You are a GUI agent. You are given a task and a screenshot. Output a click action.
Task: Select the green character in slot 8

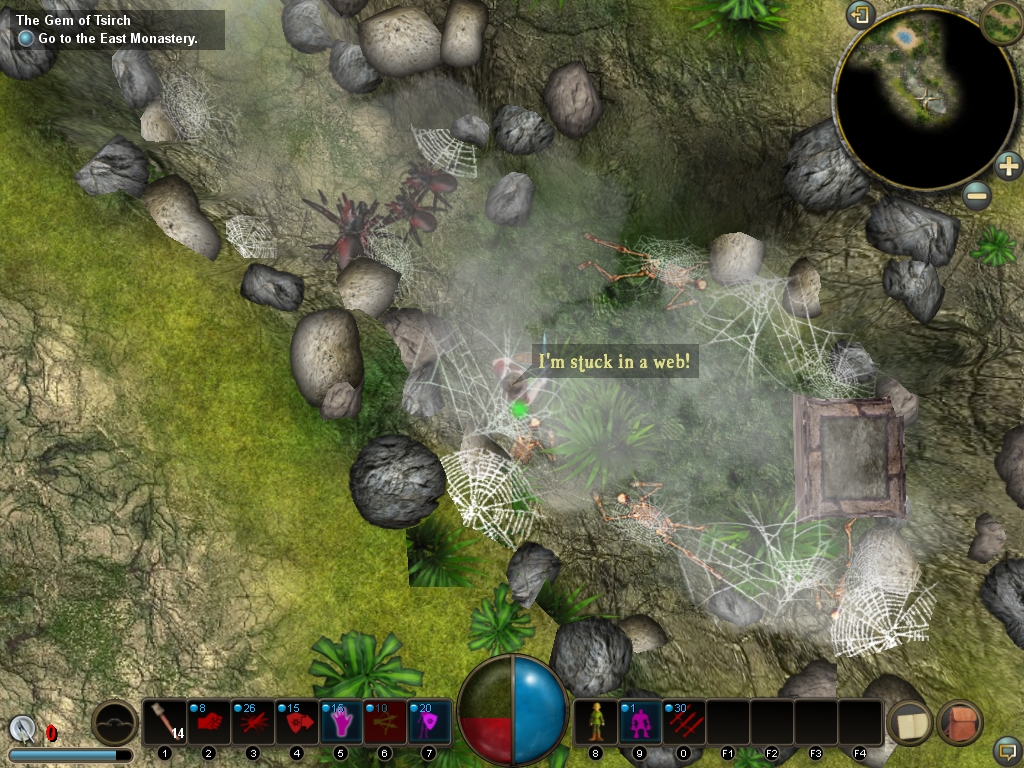pos(596,722)
